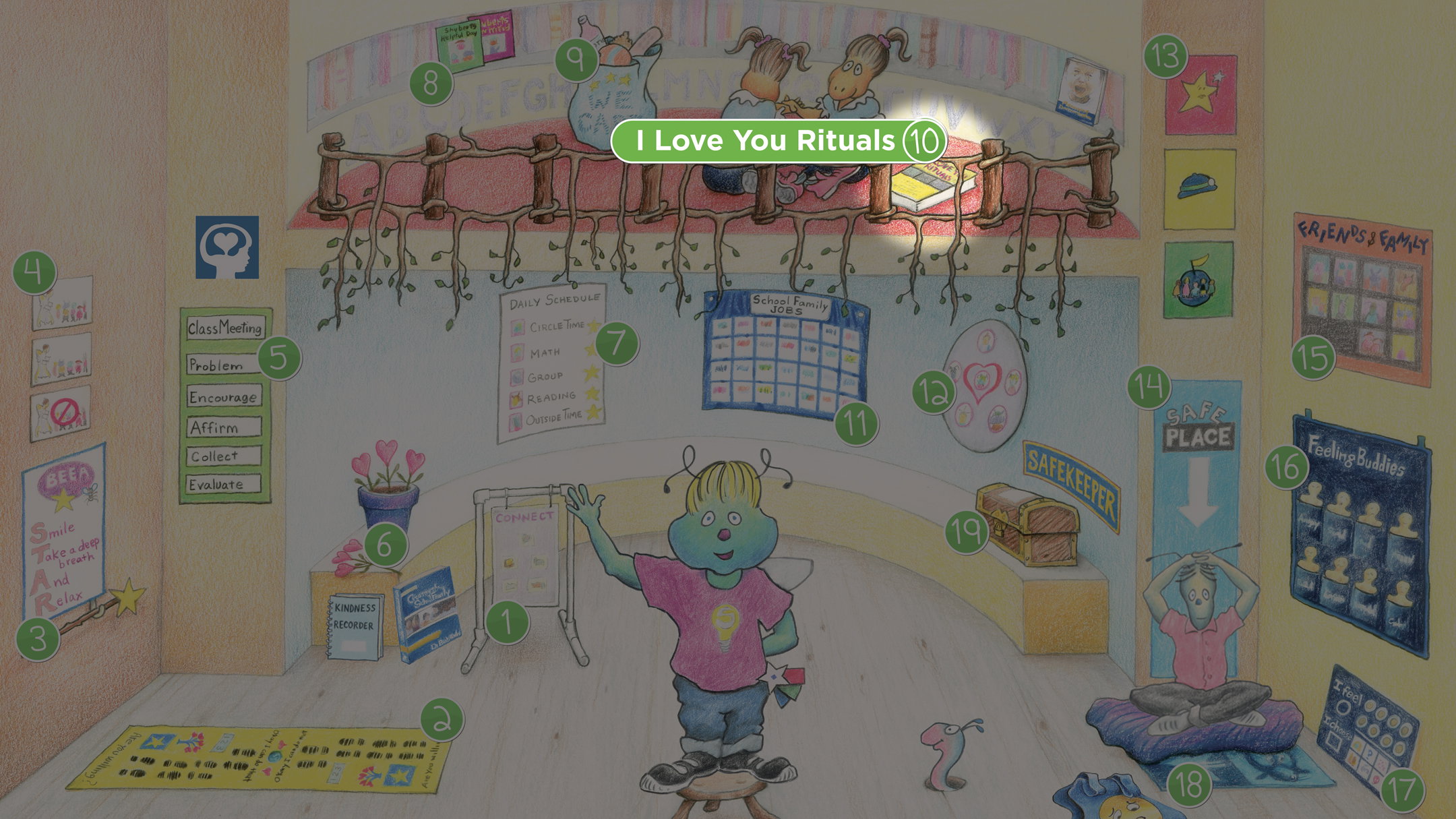Select hotspot 12 on the heart plate

pos(934,392)
